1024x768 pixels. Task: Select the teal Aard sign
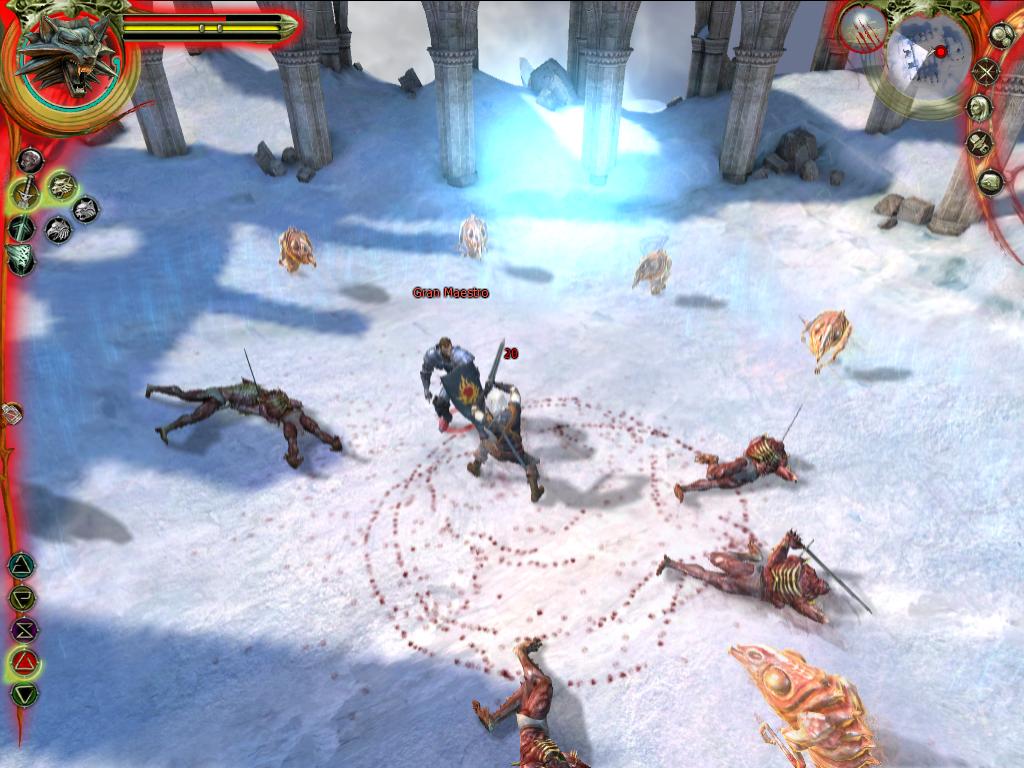pos(20,566)
